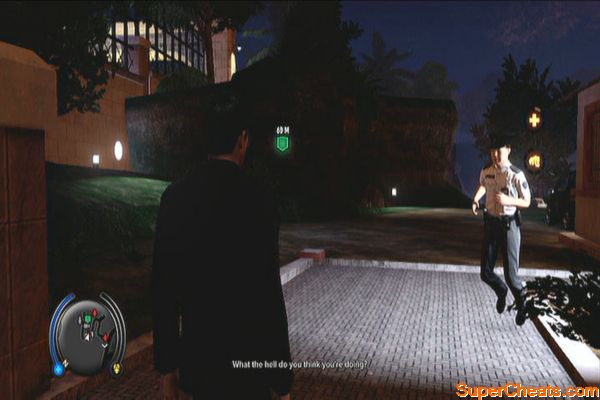Select the green objective blip on the minimap

[x=88, y=321]
